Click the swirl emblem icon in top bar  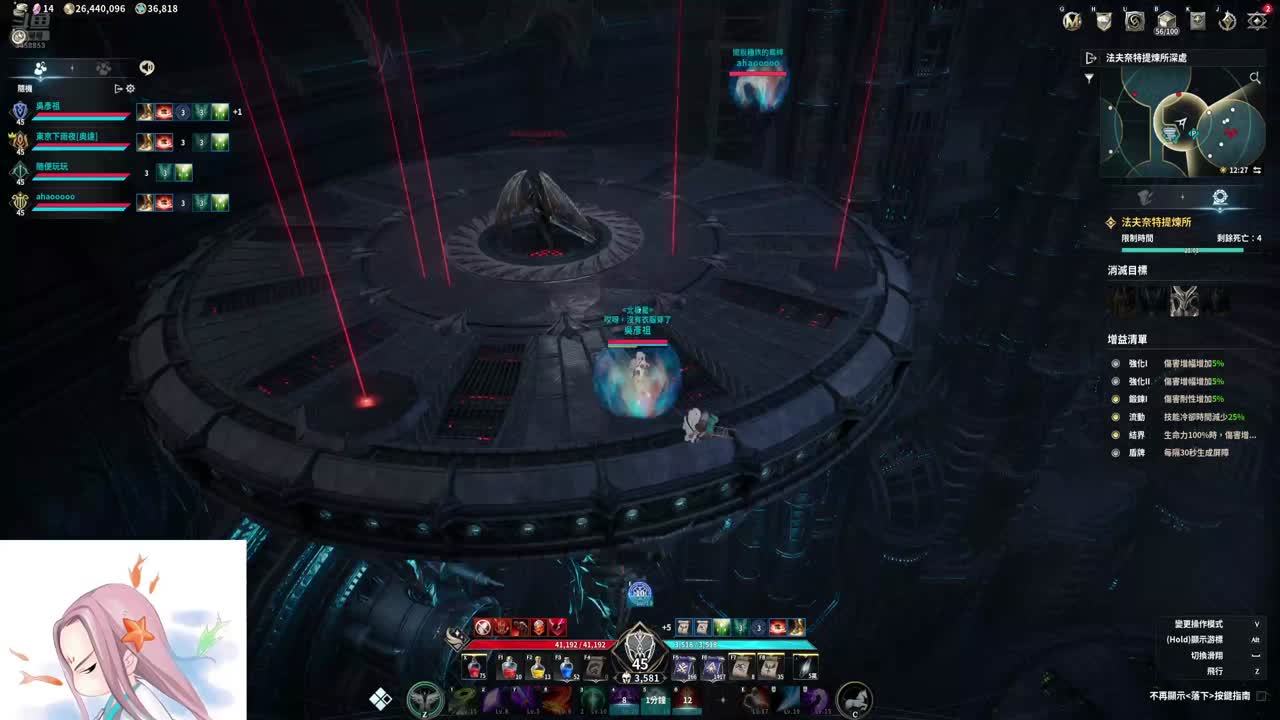pyautogui.click(x=1134, y=20)
